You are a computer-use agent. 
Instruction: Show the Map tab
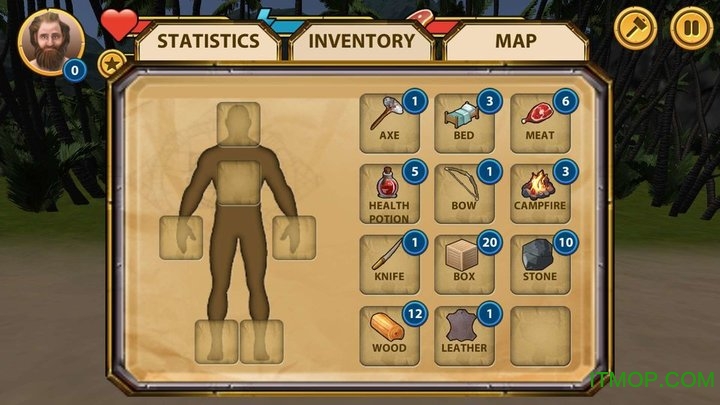click(x=515, y=42)
